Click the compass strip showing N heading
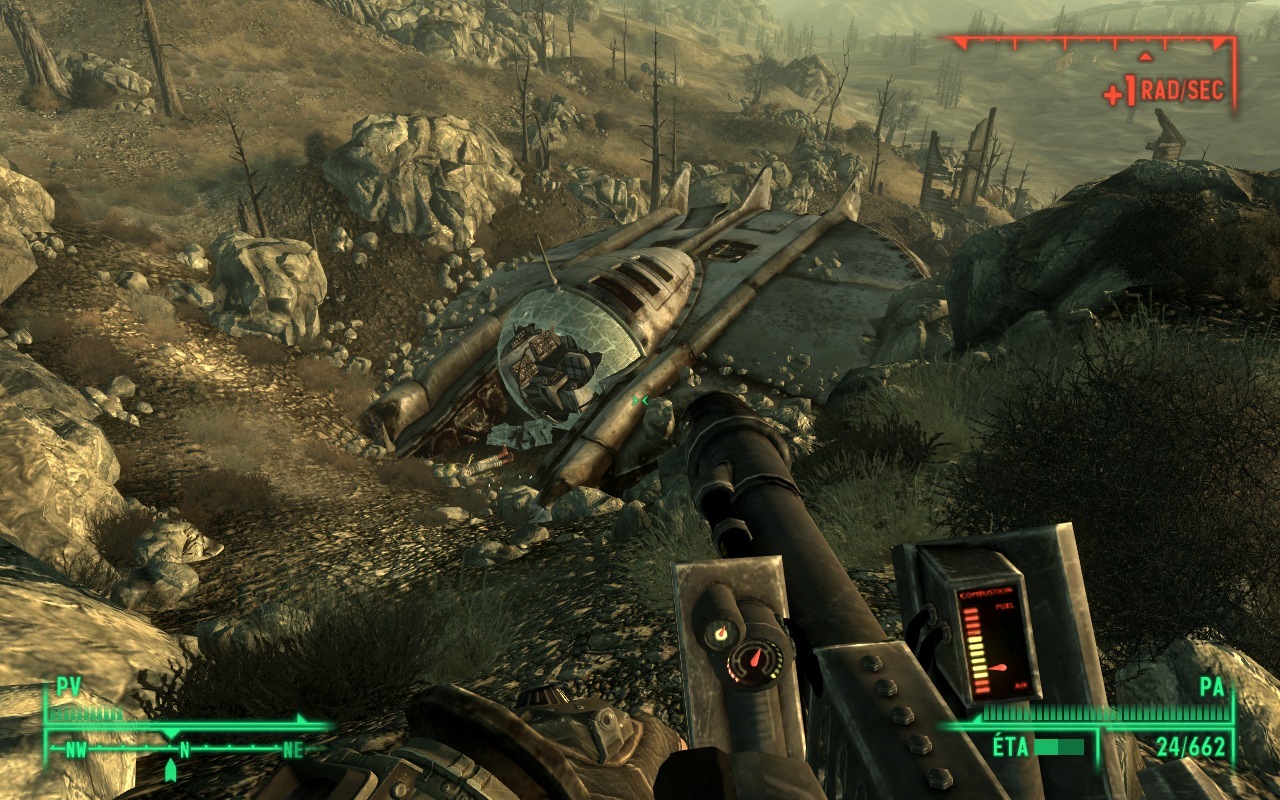Image resolution: width=1280 pixels, height=800 pixels. 183,748
